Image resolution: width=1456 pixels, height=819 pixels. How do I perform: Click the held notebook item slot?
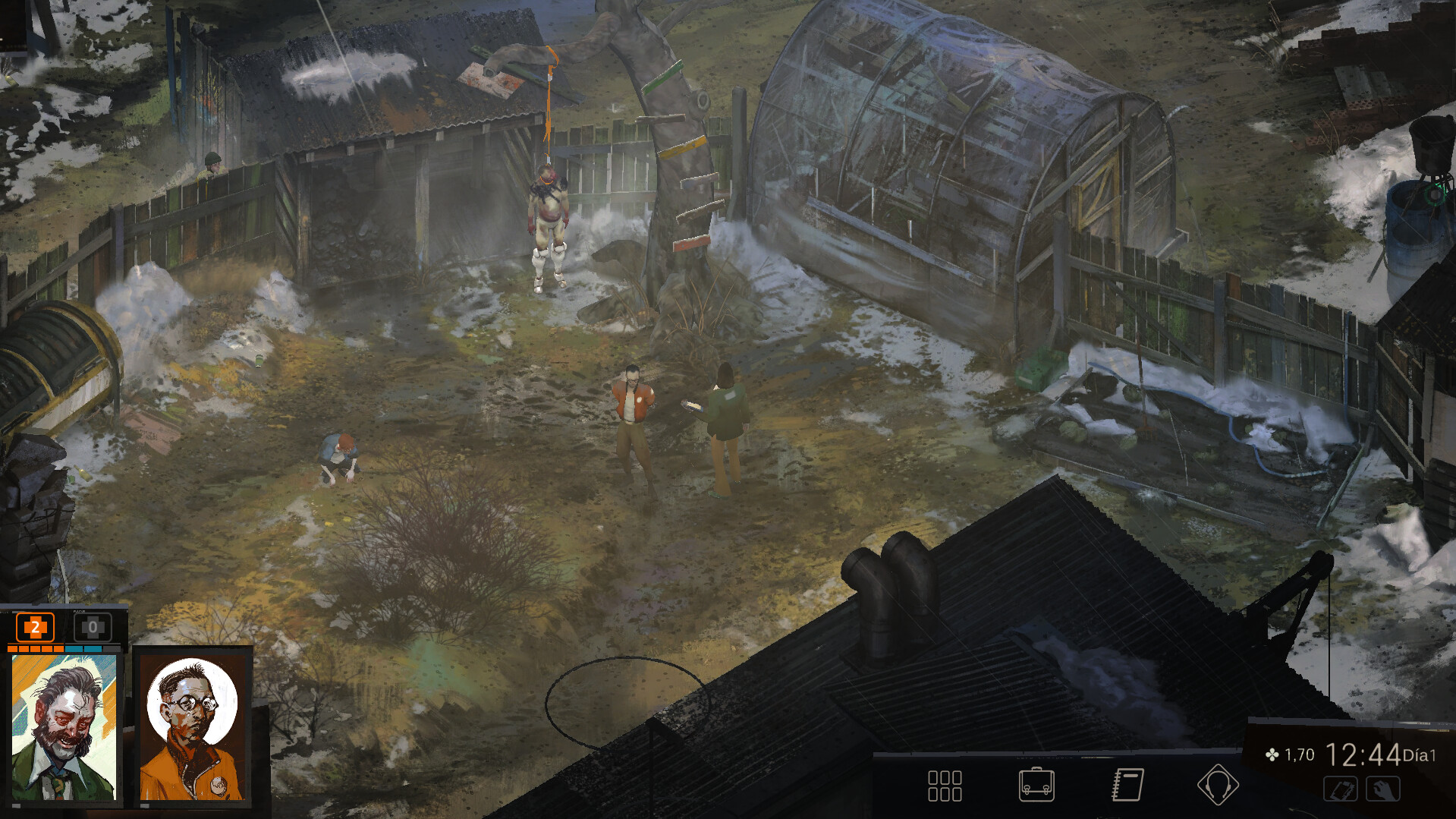(1341, 789)
